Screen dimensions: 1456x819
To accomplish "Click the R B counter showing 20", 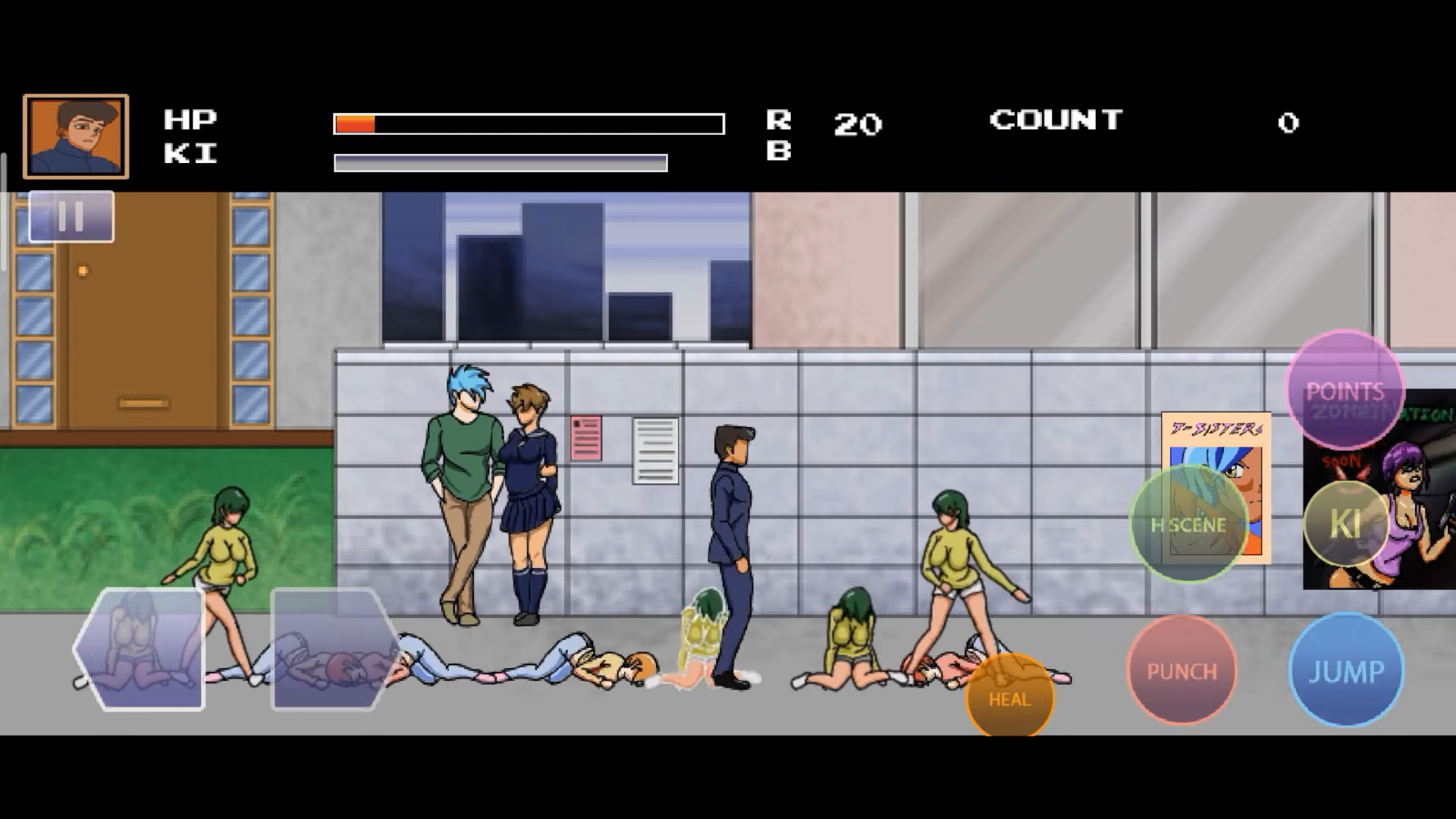I will (x=857, y=124).
